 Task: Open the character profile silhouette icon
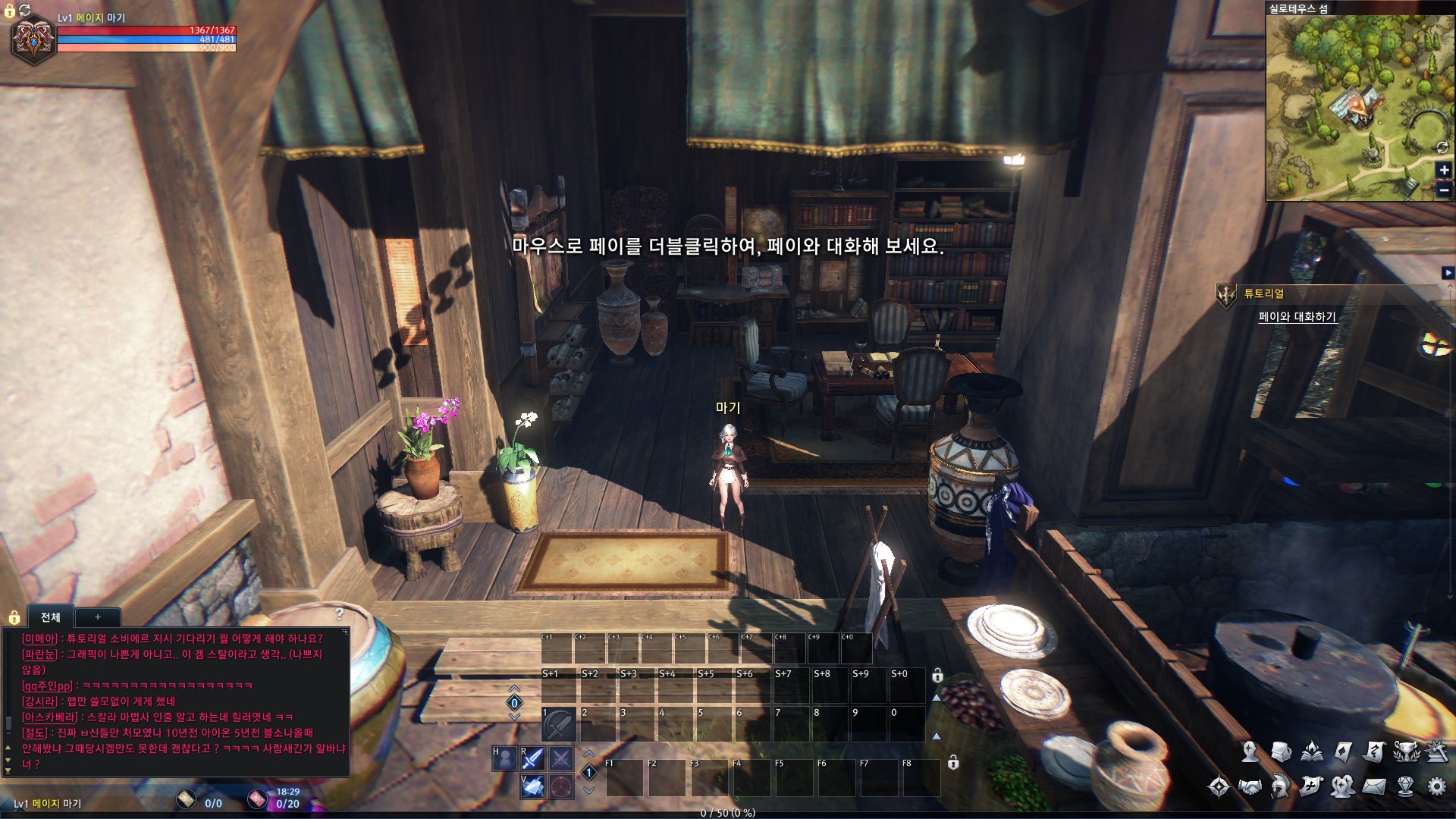tap(1250, 752)
